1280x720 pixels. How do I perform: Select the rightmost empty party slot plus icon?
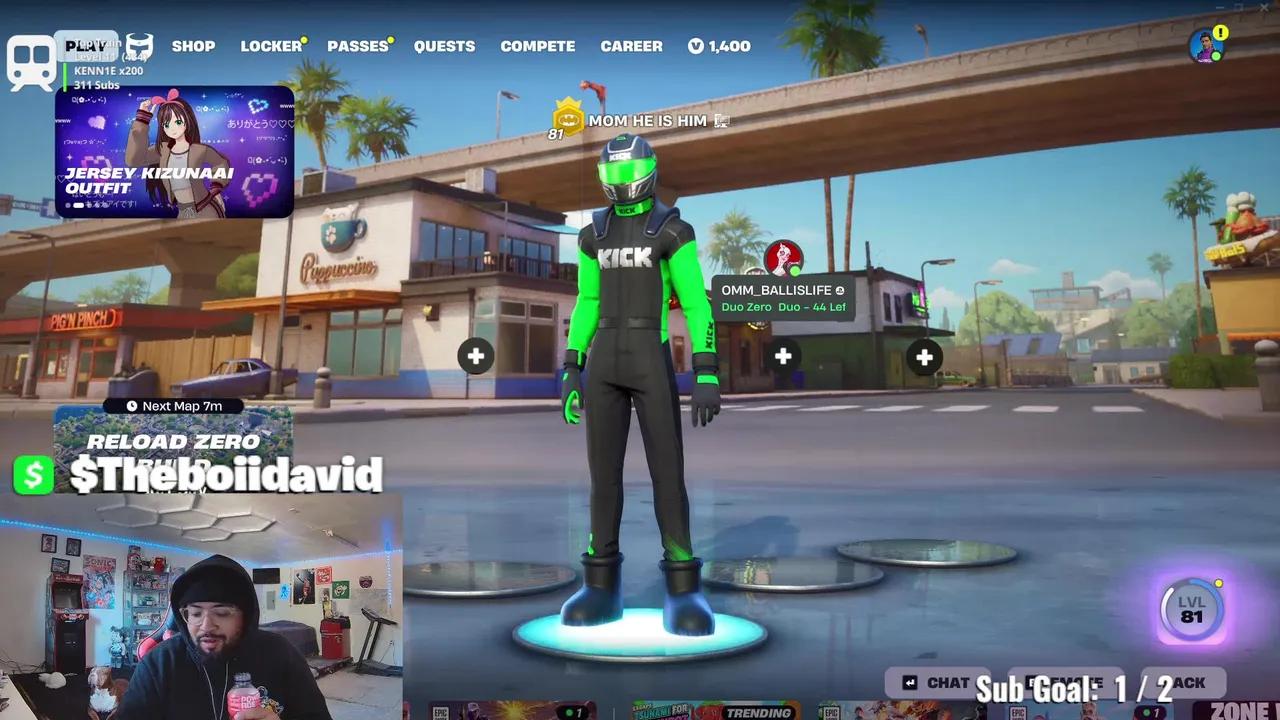pos(923,356)
